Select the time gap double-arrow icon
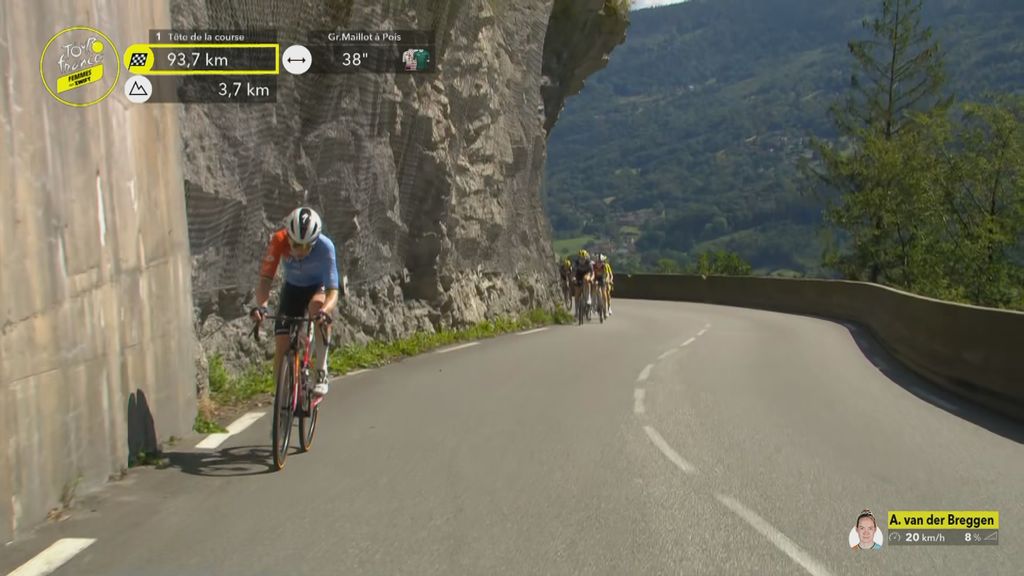Image resolution: width=1024 pixels, height=576 pixels. pyautogui.click(x=296, y=59)
